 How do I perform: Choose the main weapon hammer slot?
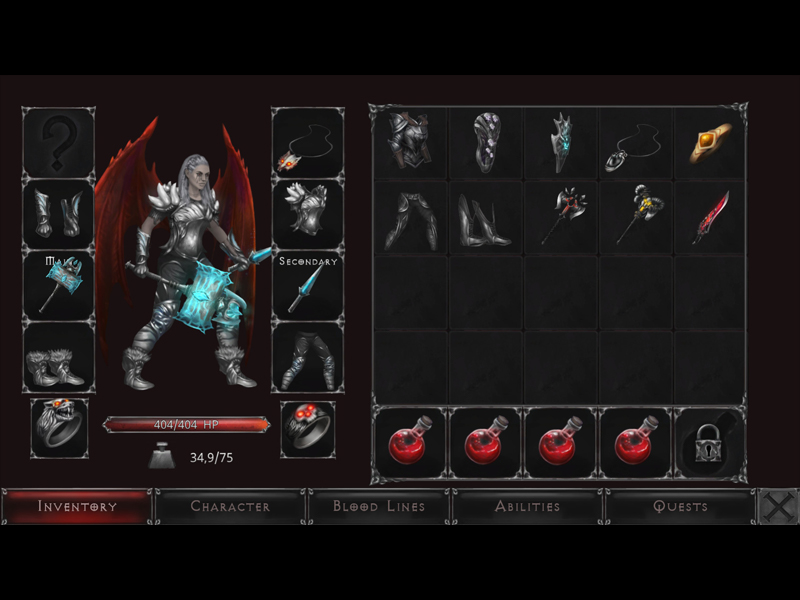pyautogui.click(x=59, y=285)
